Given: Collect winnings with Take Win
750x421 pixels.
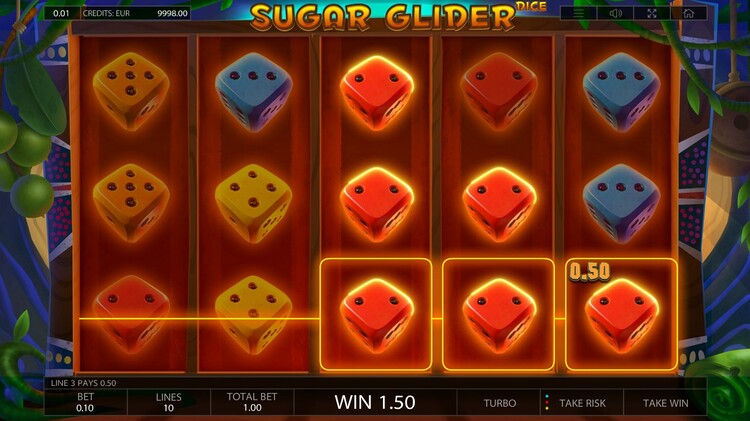Looking at the screenshot, I should point(665,403).
